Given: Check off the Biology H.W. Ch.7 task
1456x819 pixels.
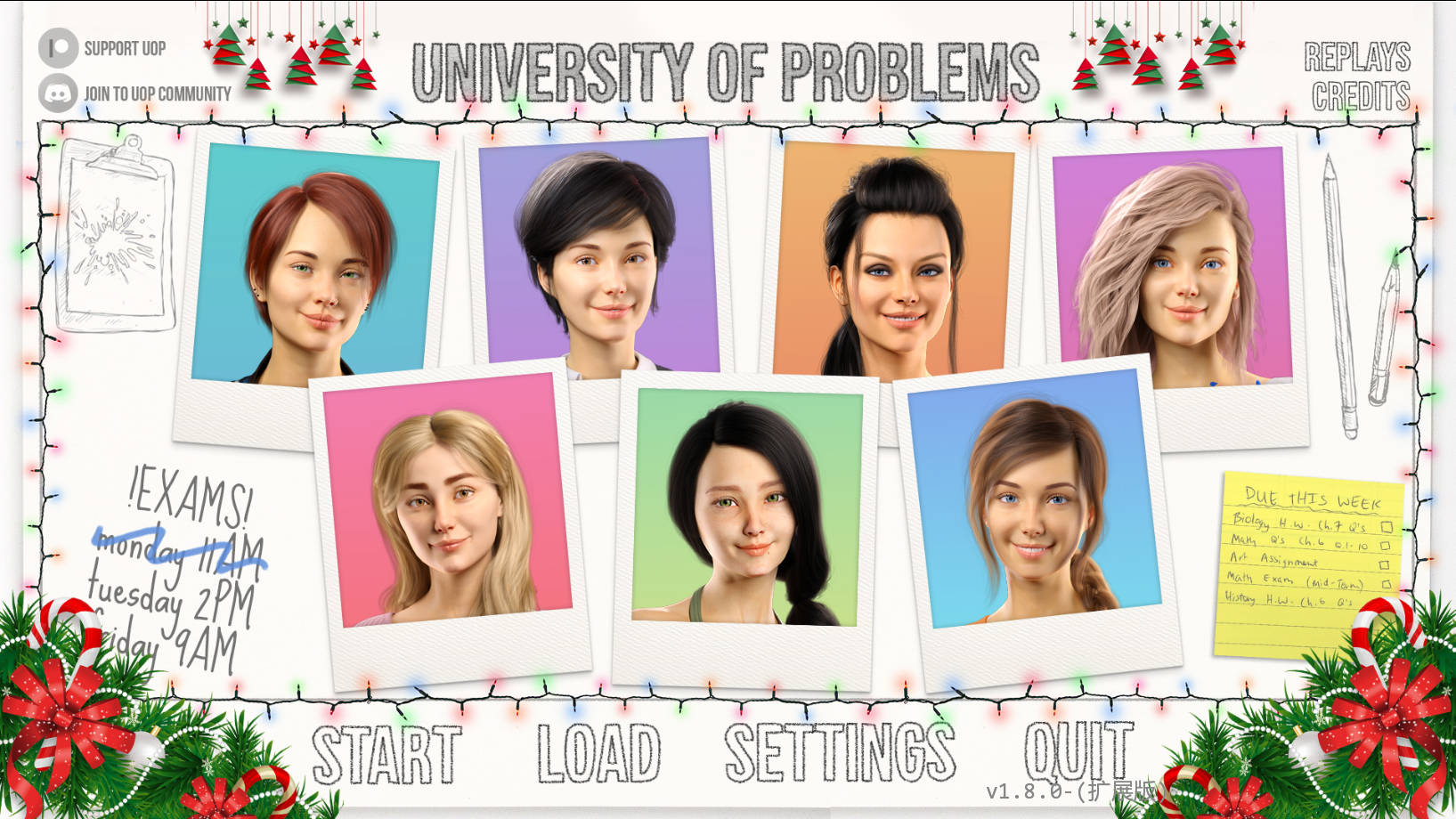Looking at the screenshot, I should [1386, 525].
